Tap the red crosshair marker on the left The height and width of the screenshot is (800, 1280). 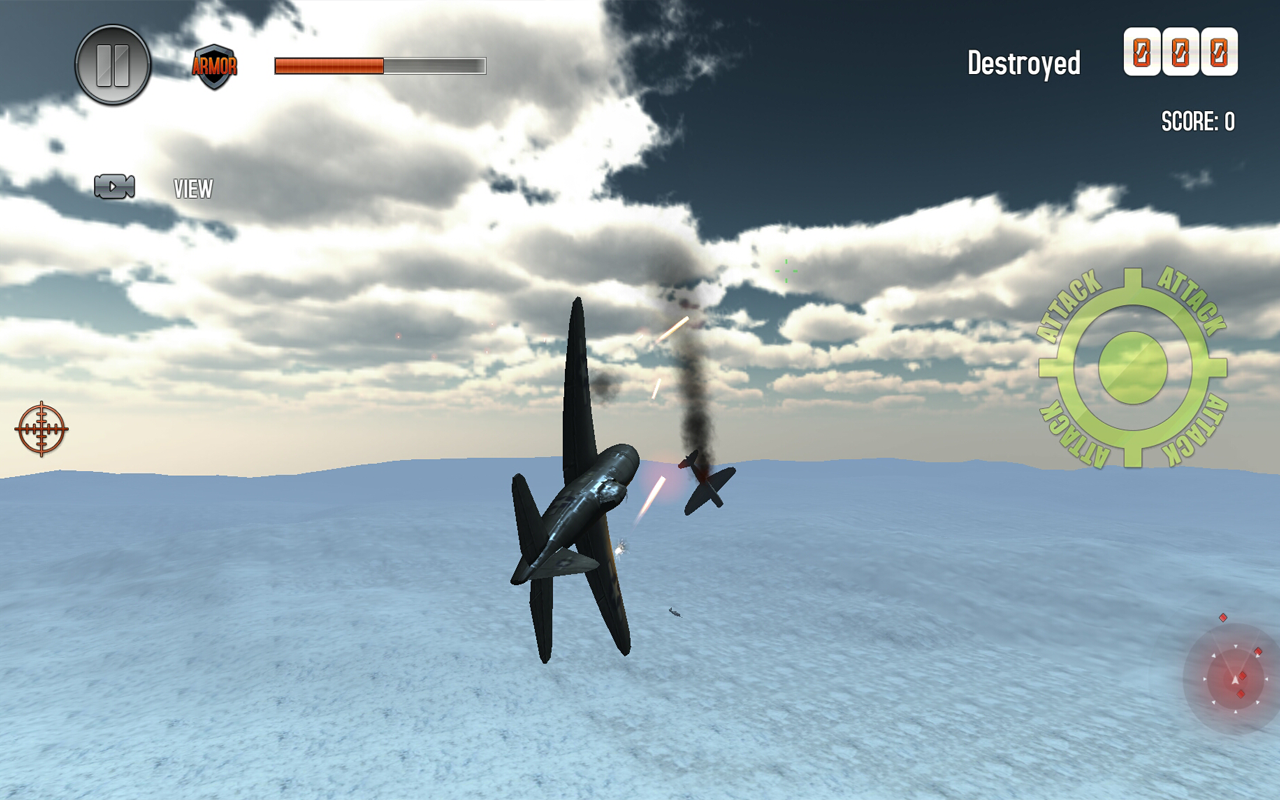(42, 428)
